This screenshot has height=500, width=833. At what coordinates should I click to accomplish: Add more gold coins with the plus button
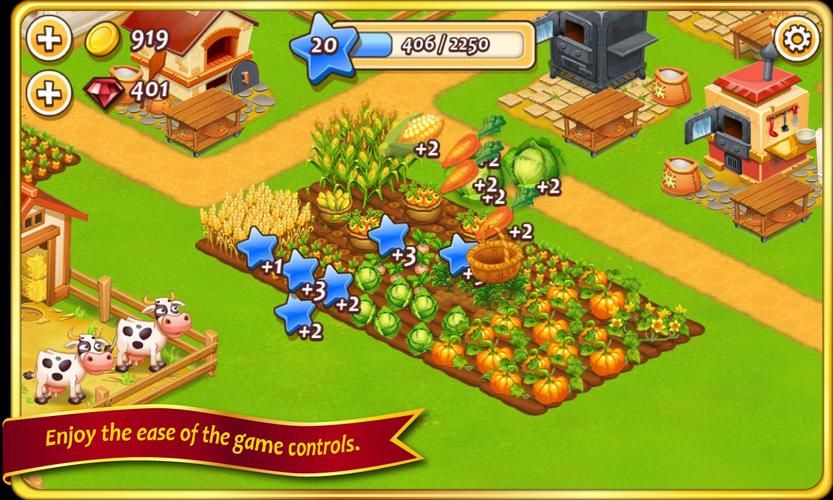(x=47, y=40)
